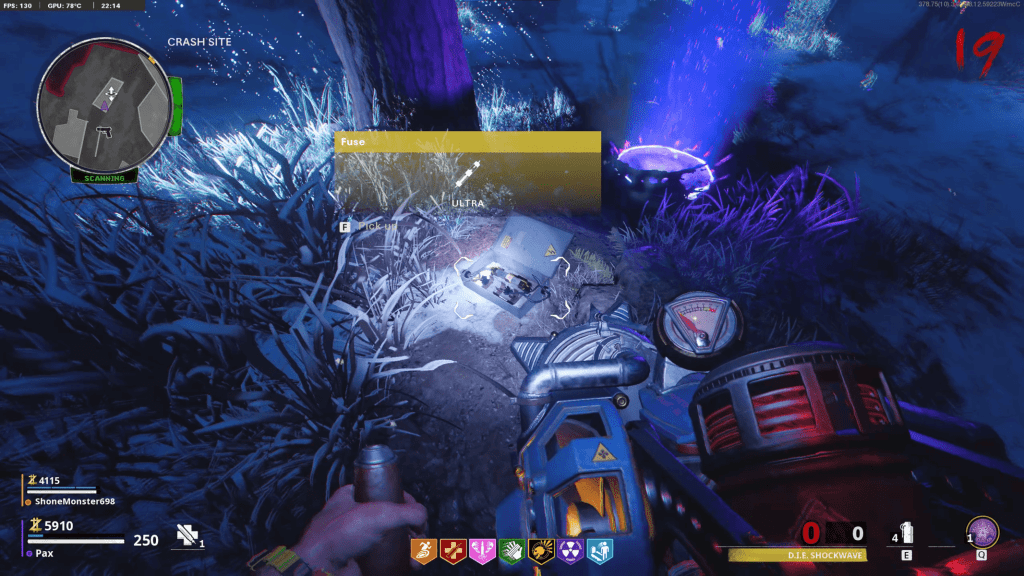Select the tactical grenade equipment icon
The width and height of the screenshot is (1024, 576).
point(907,532)
